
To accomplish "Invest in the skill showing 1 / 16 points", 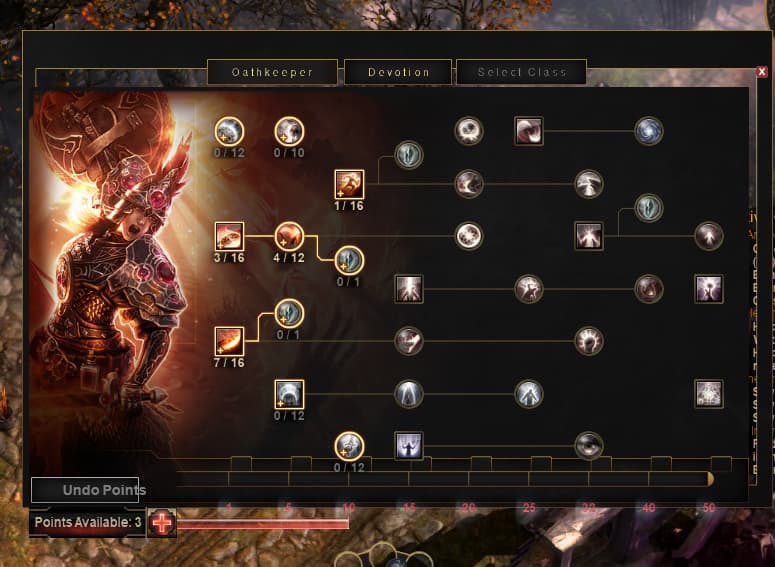I will coord(349,184).
